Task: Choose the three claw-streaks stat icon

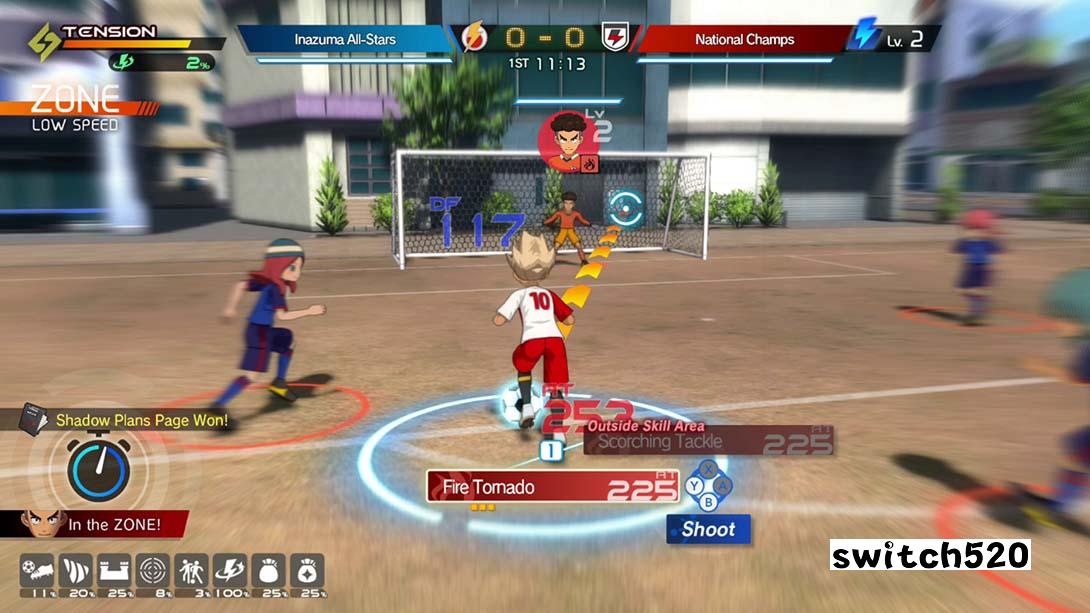Action: point(76,572)
